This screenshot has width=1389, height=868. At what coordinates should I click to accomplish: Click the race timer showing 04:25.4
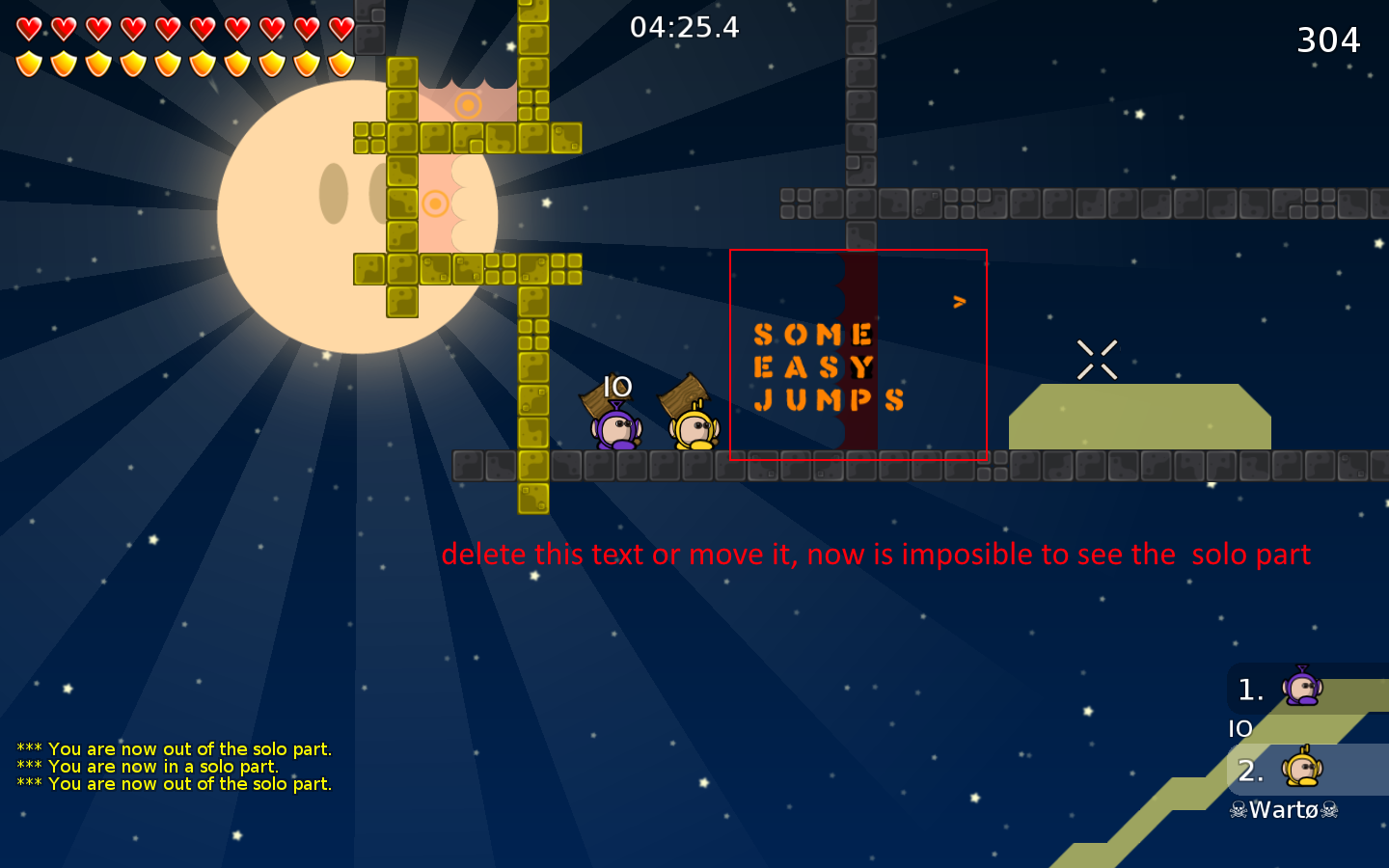tap(687, 28)
